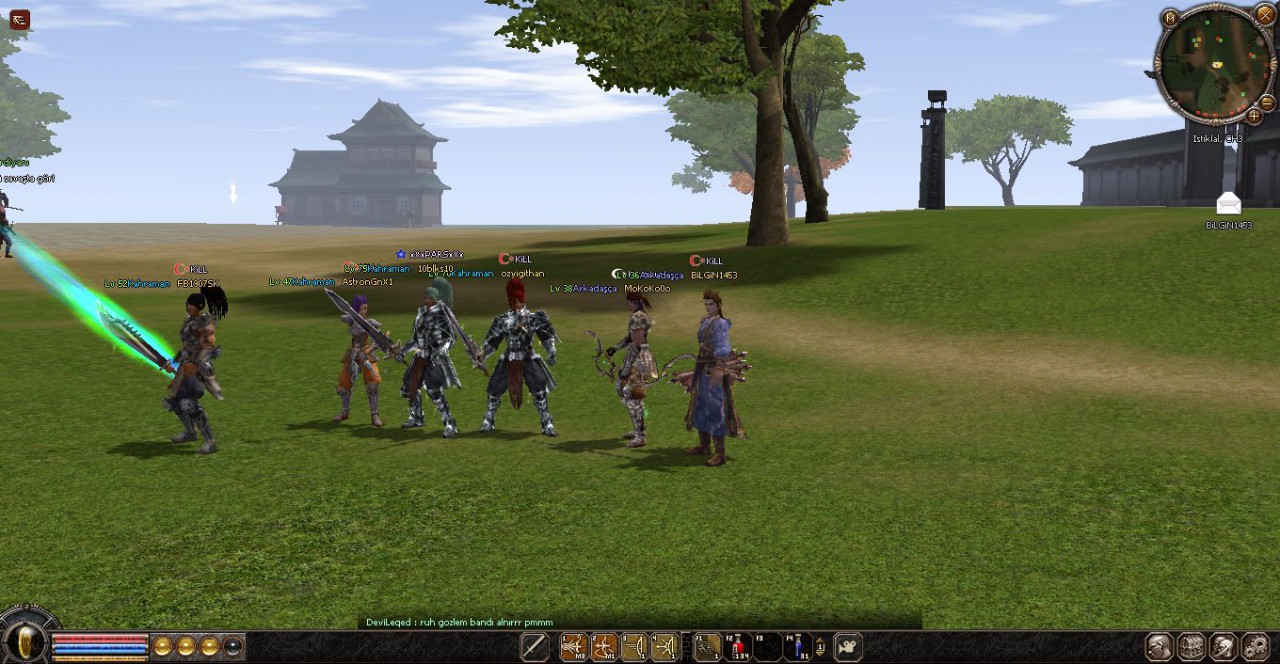Switch quickslot page with the arrow stepper
Image resolution: width=1280 pixels, height=664 pixels.
click(x=820, y=647)
